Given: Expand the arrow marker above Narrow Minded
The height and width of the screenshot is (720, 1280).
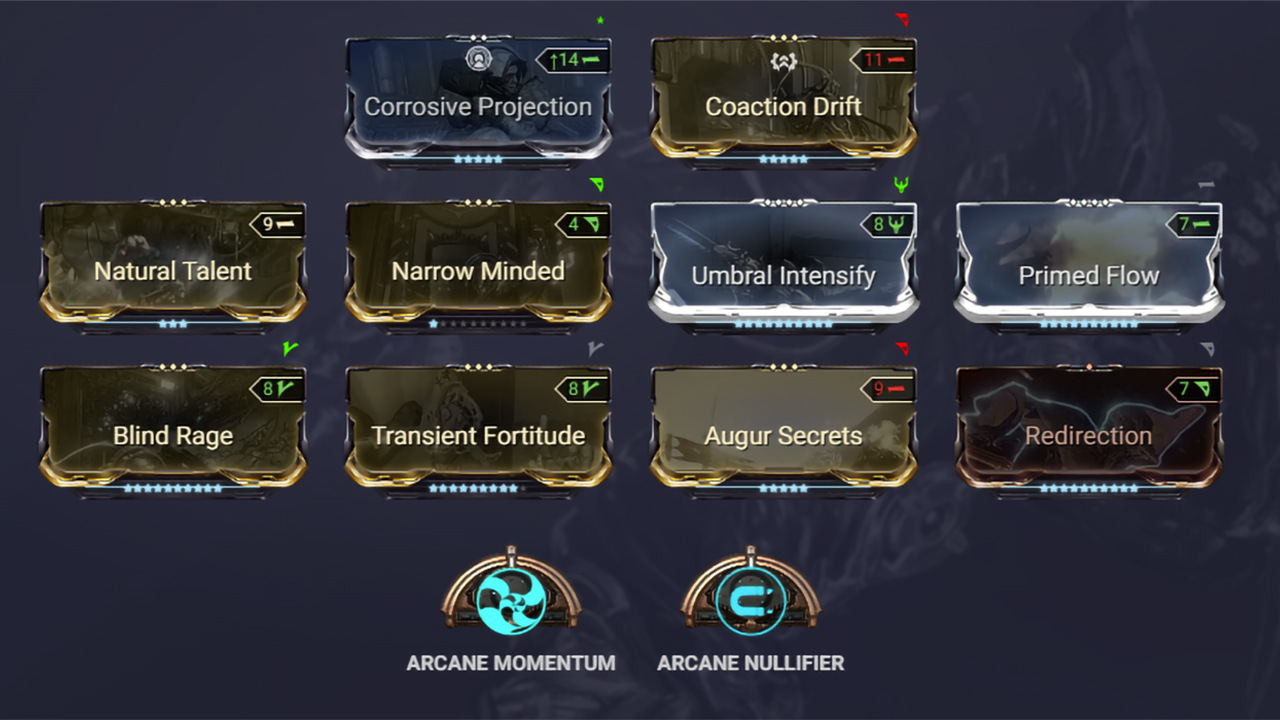Looking at the screenshot, I should pyautogui.click(x=596, y=186).
